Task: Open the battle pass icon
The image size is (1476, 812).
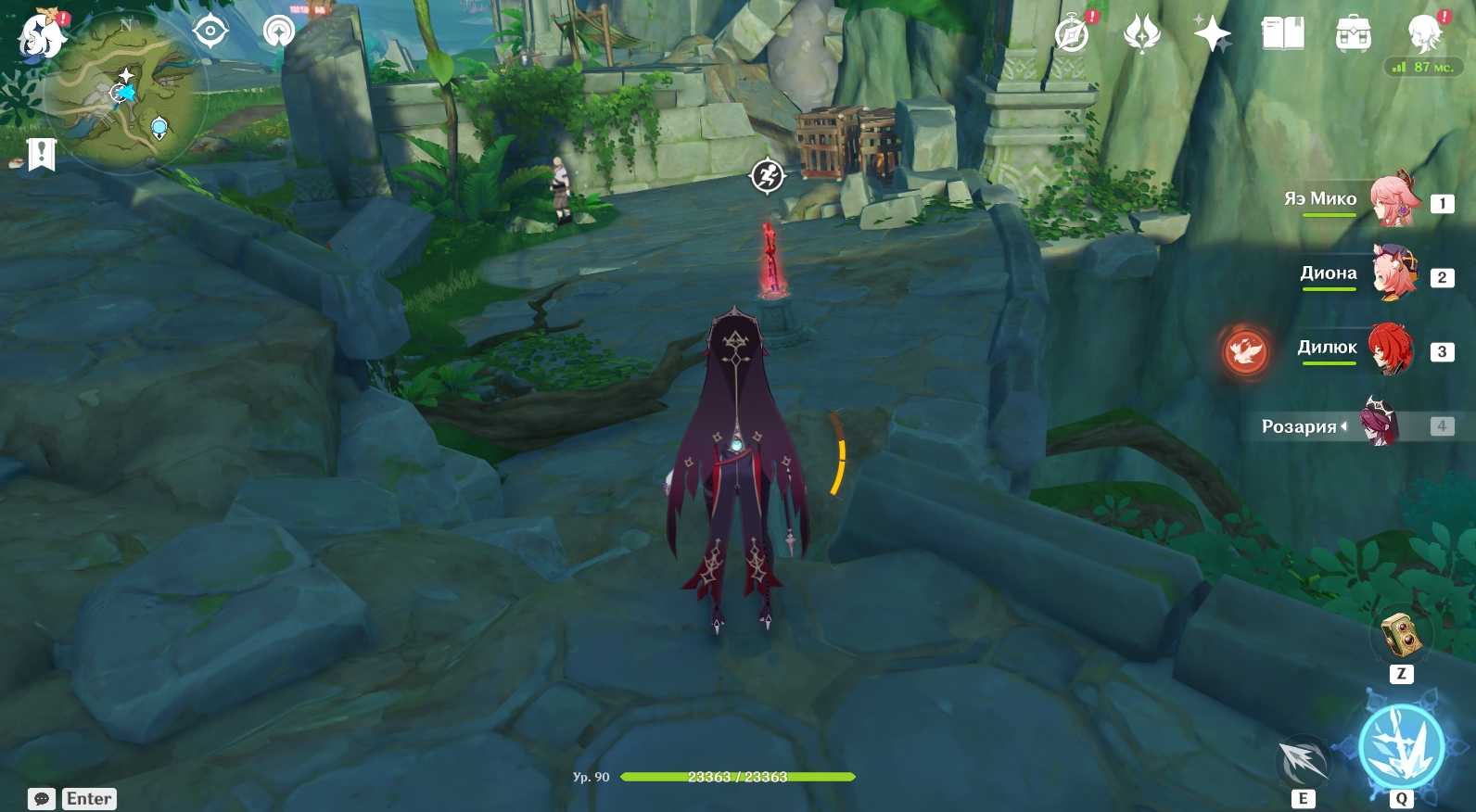Action: [x=1141, y=34]
